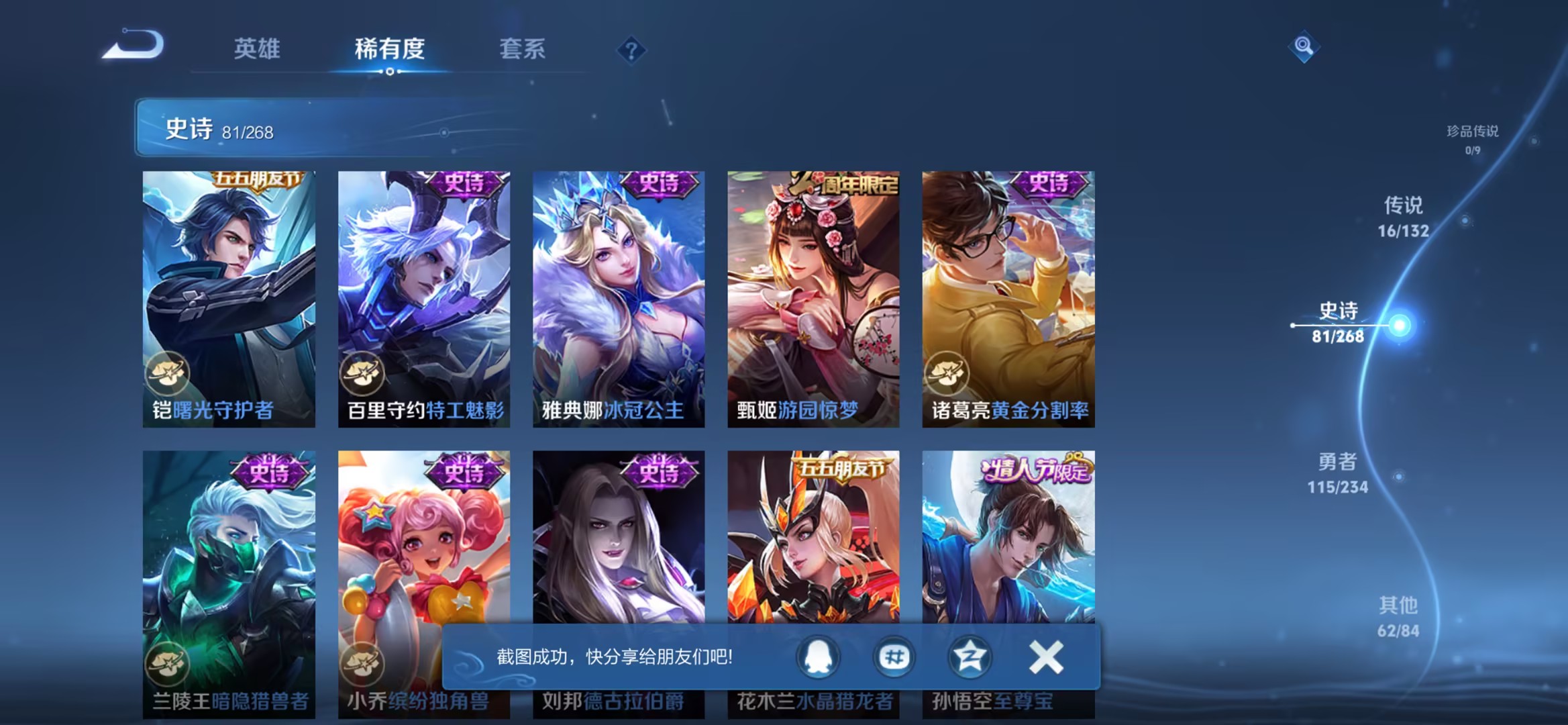
Task: Share screenshot via the QQ icon
Action: click(x=817, y=658)
